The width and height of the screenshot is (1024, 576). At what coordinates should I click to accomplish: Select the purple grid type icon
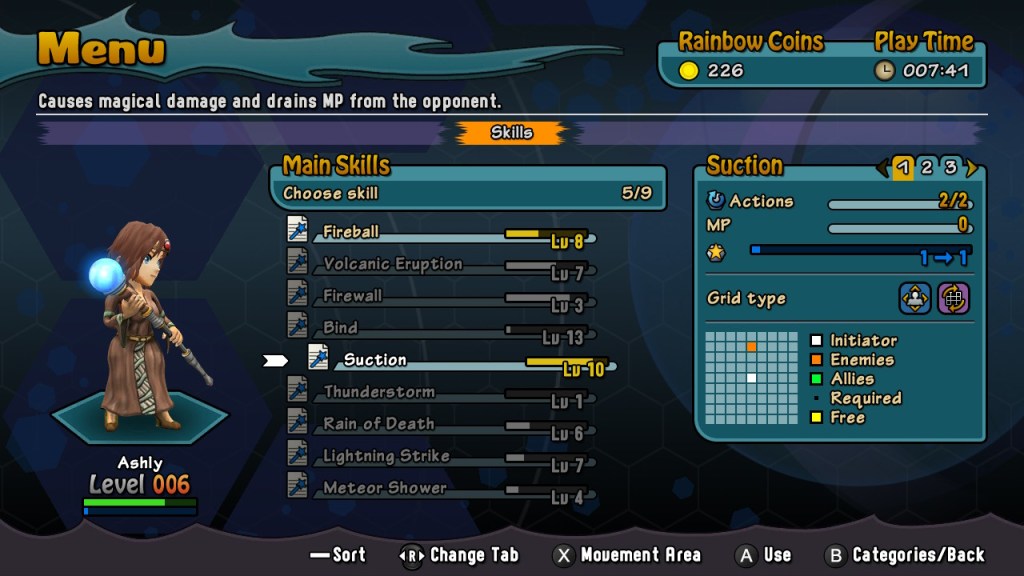pos(953,298)
